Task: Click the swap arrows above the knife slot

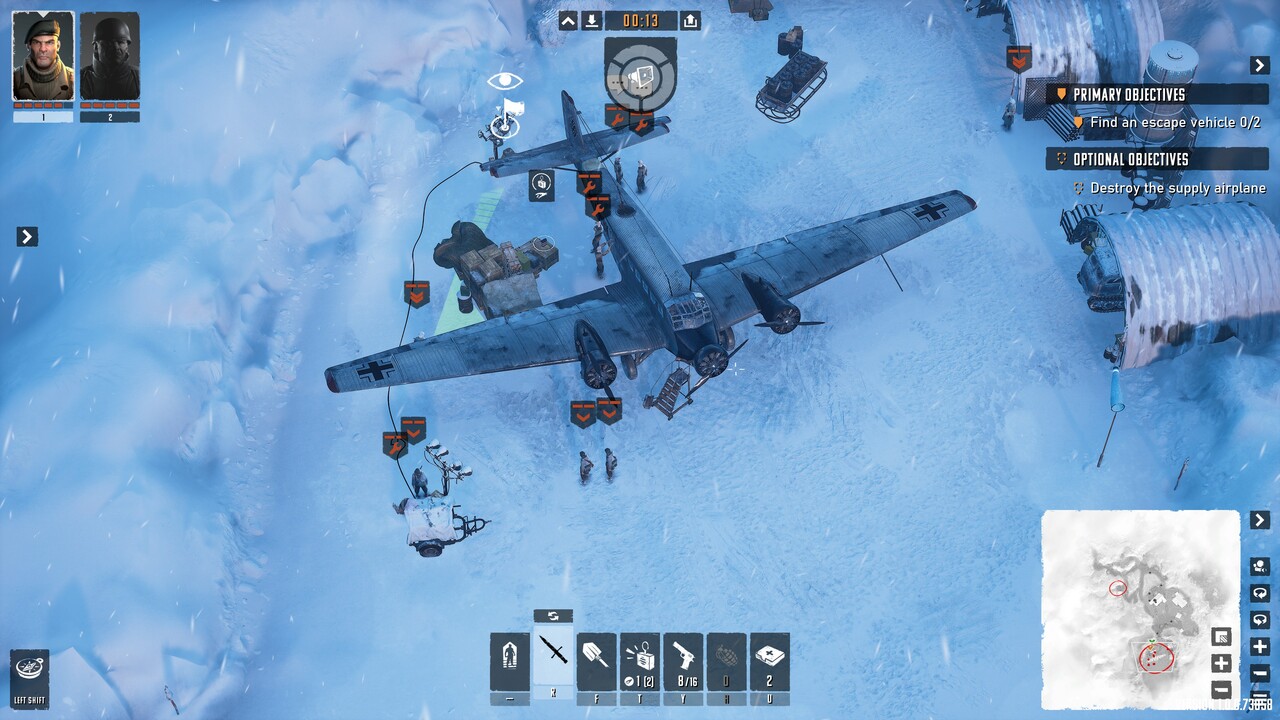Action: point(553,616)
